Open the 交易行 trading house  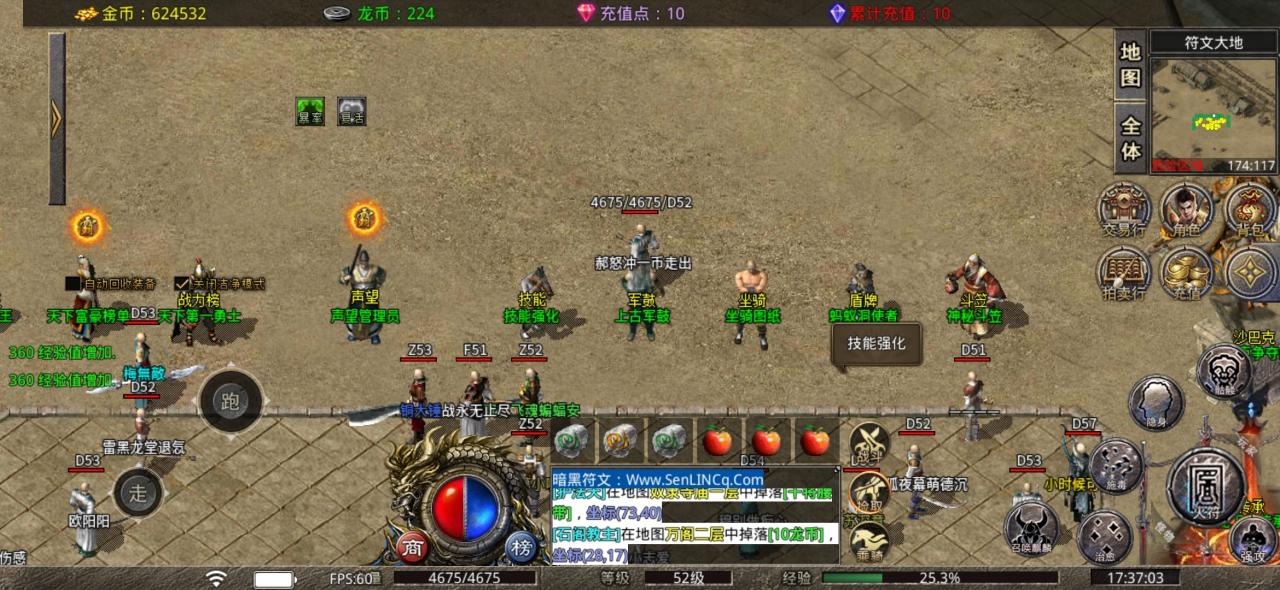(1124, 208)
